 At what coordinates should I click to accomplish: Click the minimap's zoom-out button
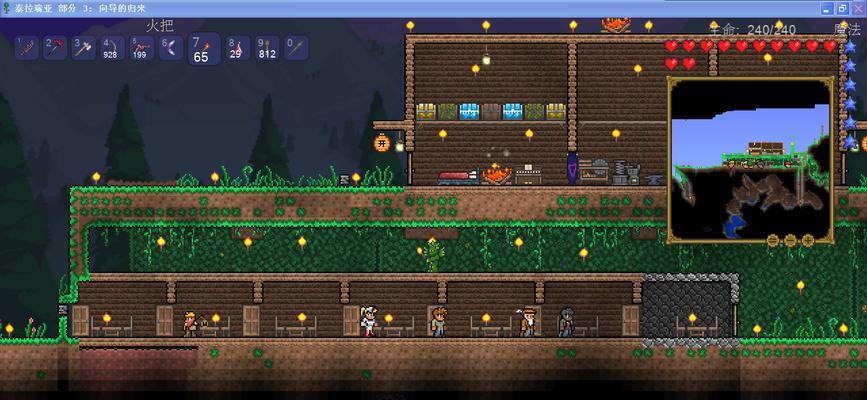(774, 240)
